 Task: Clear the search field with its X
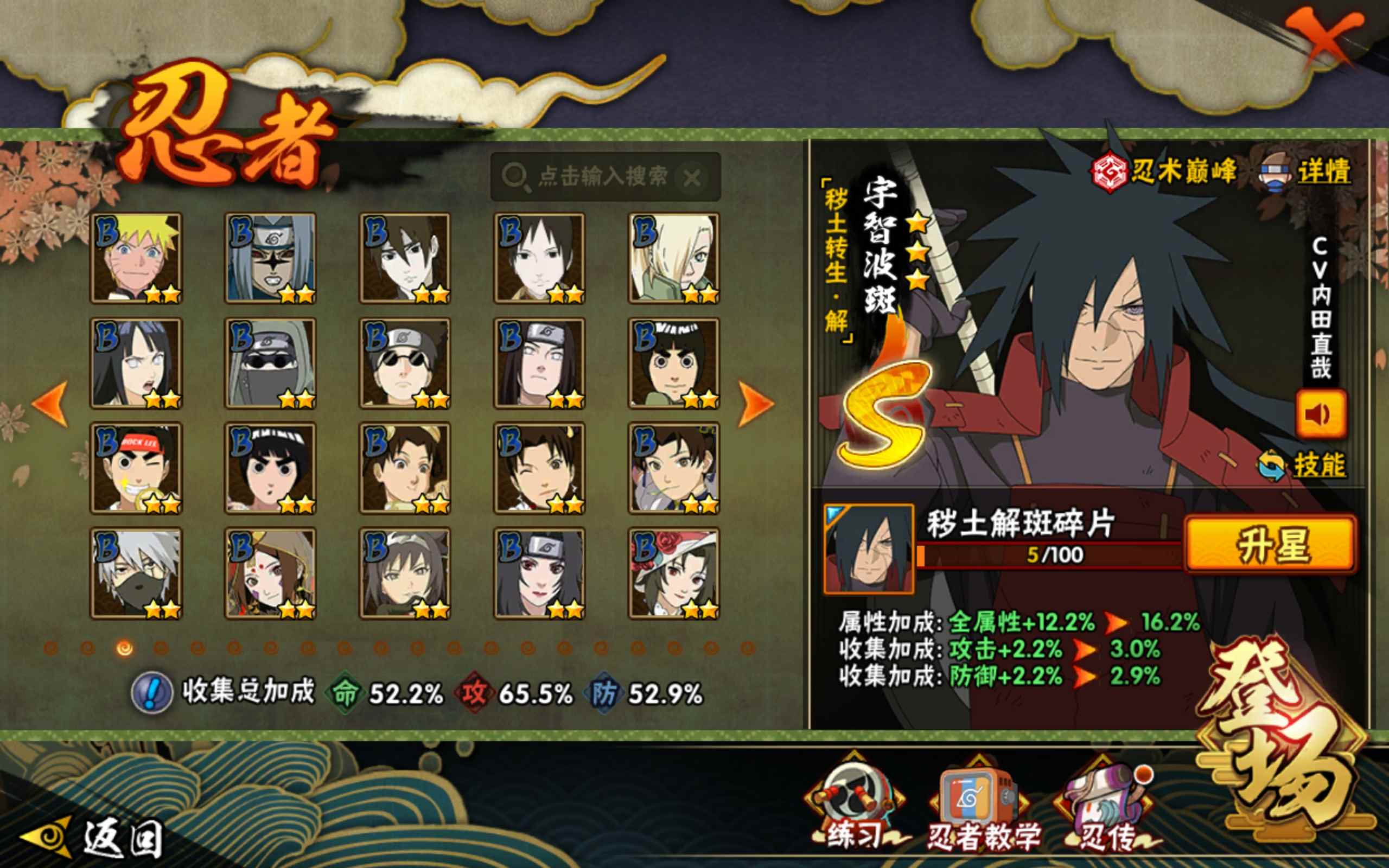692,178
